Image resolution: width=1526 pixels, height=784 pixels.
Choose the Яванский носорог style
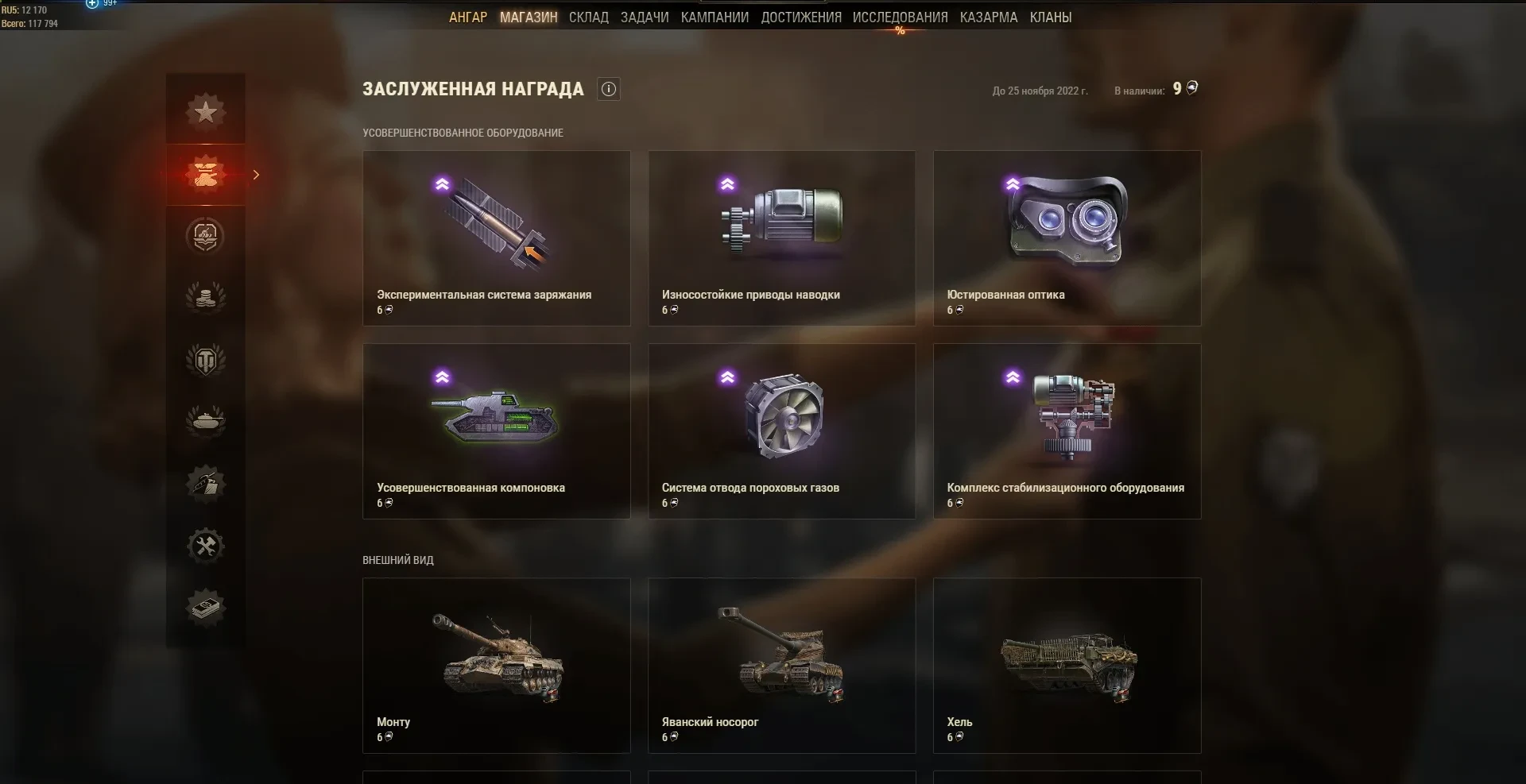[x=781, y=665]
